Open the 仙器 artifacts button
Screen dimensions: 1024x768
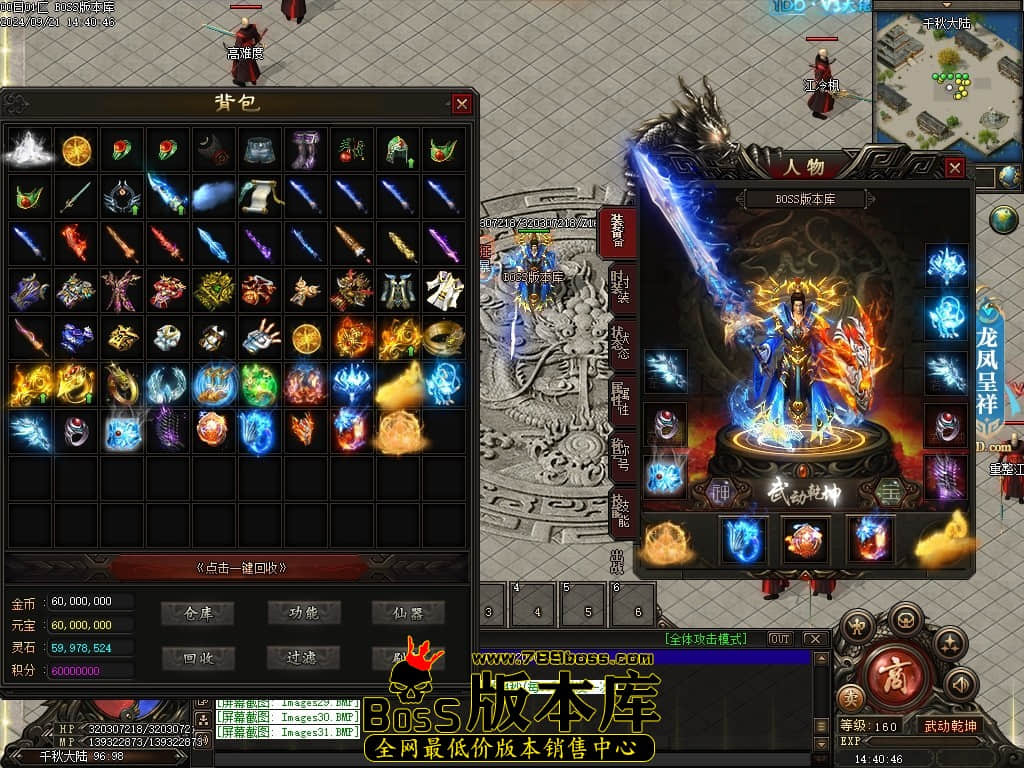pyautogui.click(x=408, y=613)
